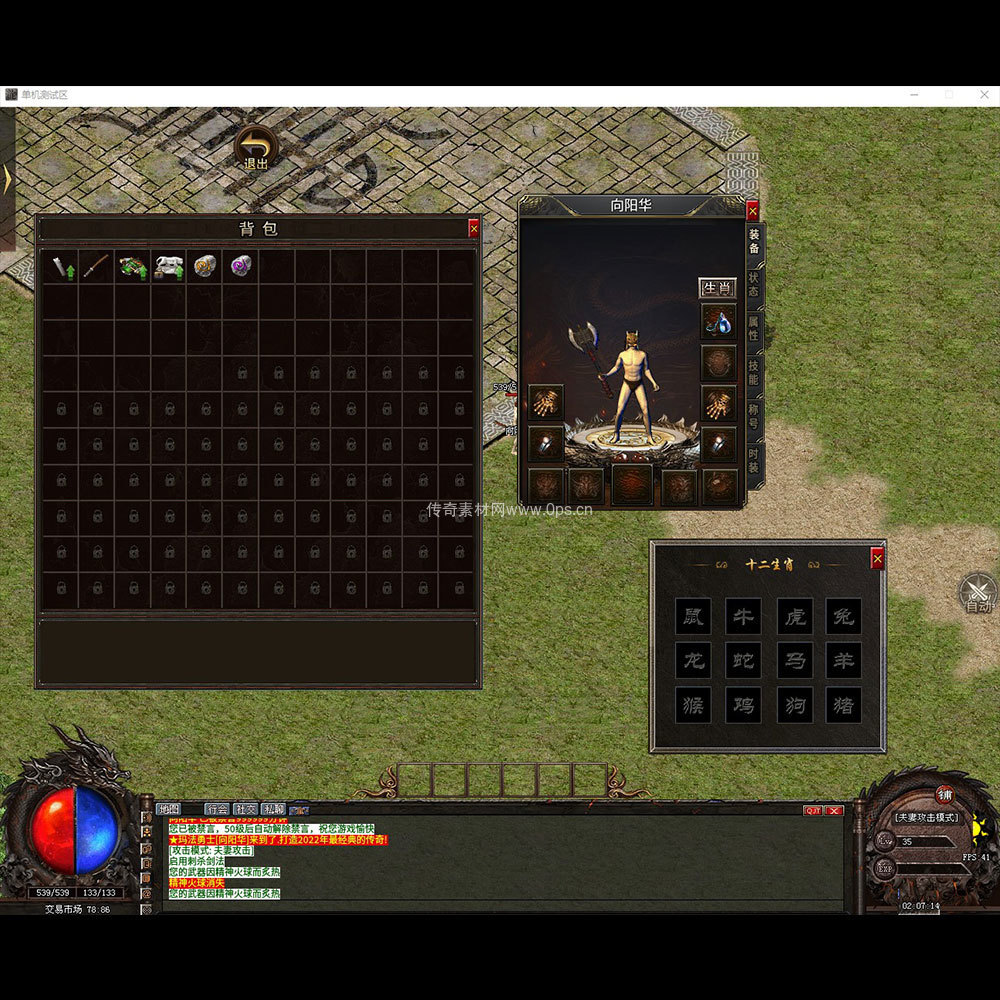This screenshot has height=1000, width=1000.
Task: Open the 技能 skills tab
Action: pyautogui.click(x=754, y=372)
